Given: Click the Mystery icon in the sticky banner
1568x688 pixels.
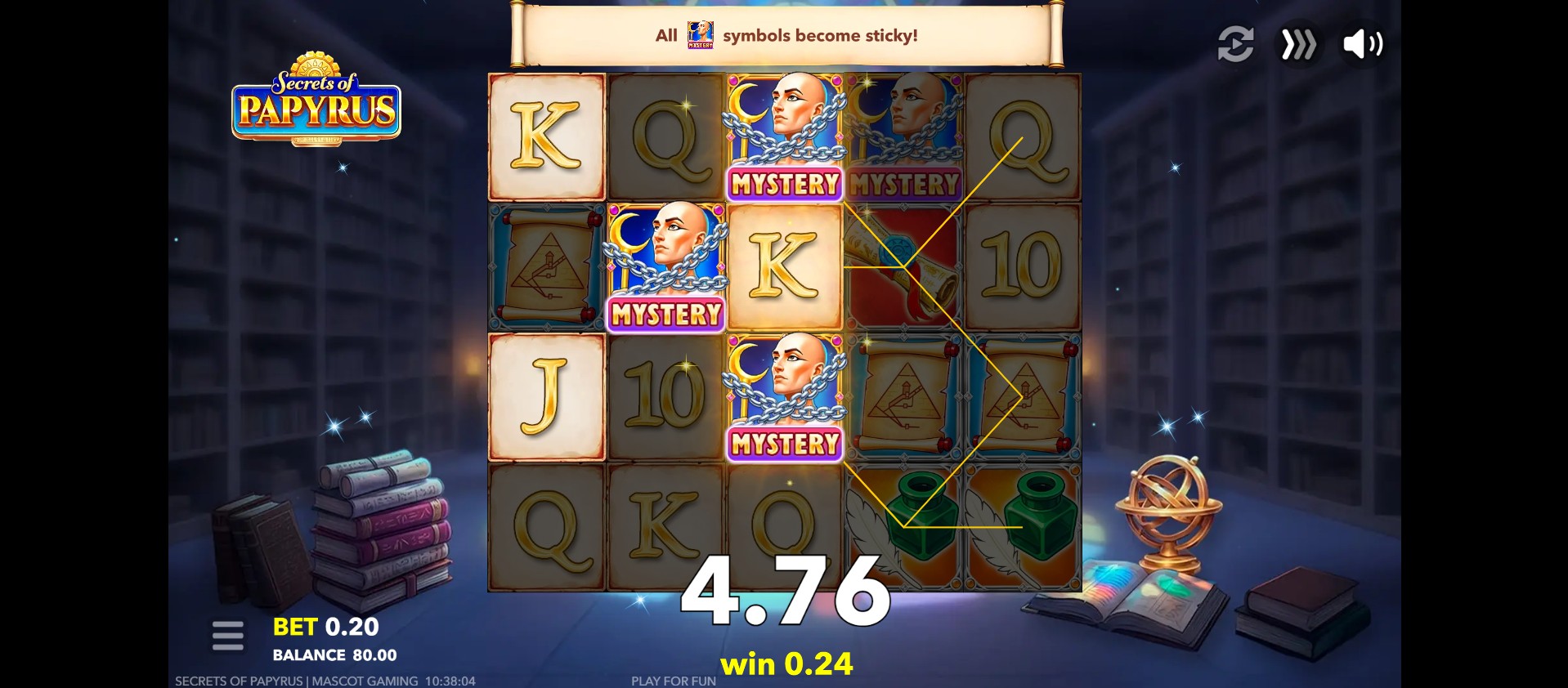Looking at the screenshot, I should (x=699, y=34).
